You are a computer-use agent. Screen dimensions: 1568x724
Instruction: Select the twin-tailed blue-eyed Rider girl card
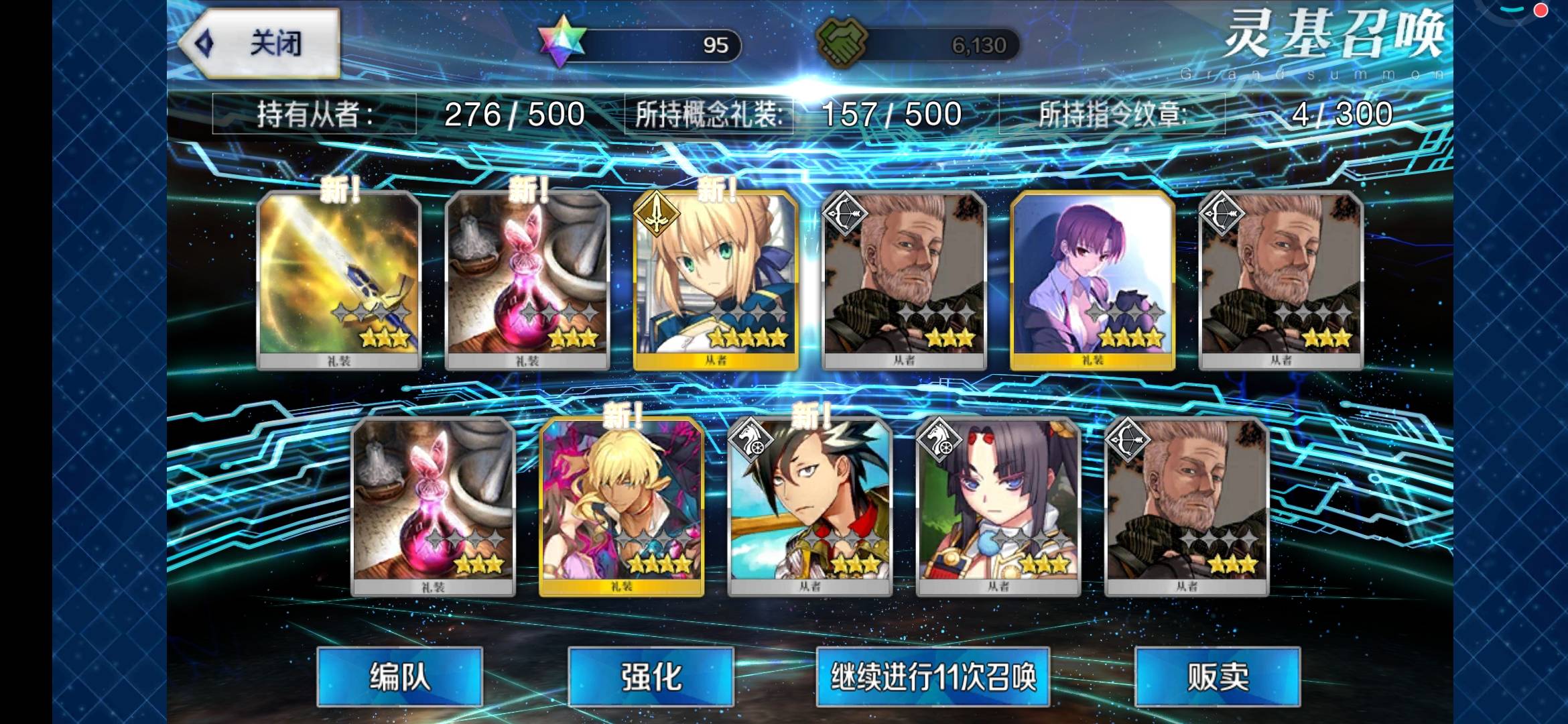point(998,506)
